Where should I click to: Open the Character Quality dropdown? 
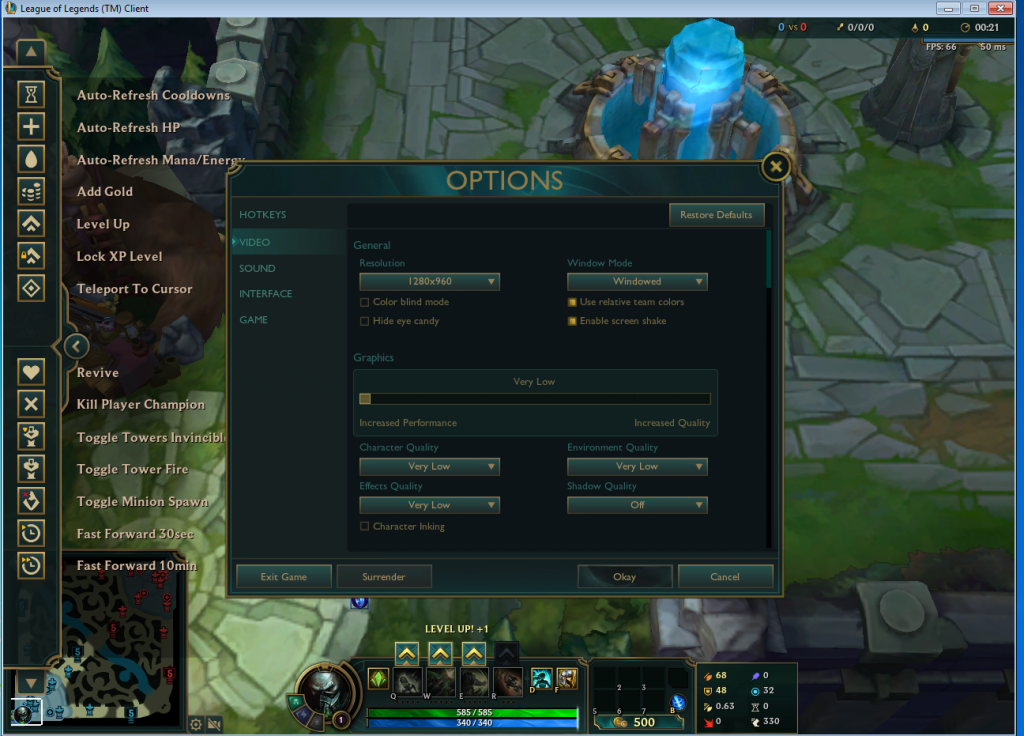(x=429, y=467)
